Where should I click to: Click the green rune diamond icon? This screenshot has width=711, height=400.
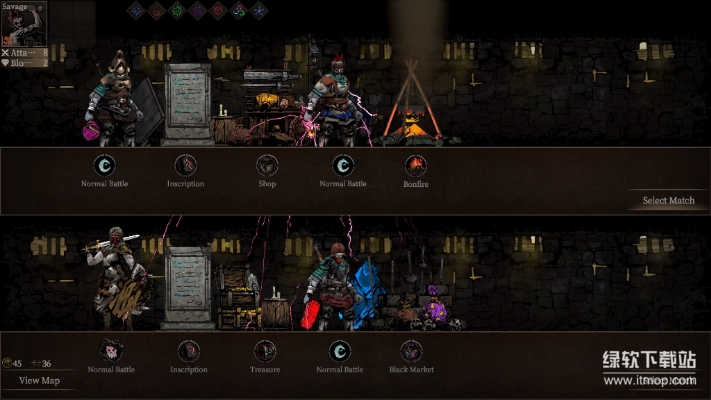[177, 11]
